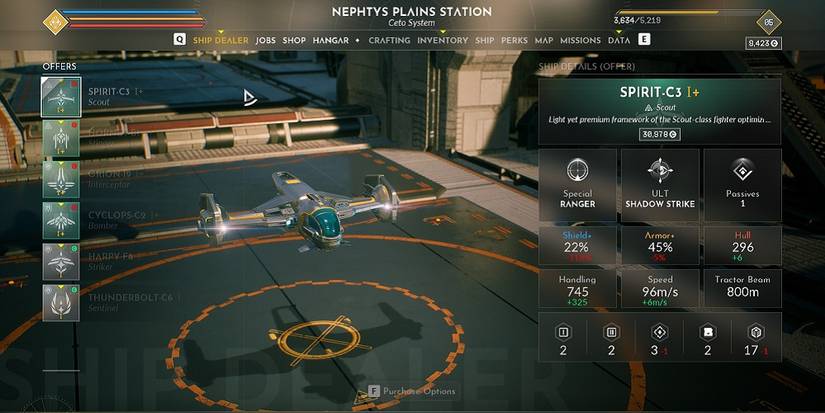Open the Map tab
Screen dimensions: 825x413
(544, 40)
